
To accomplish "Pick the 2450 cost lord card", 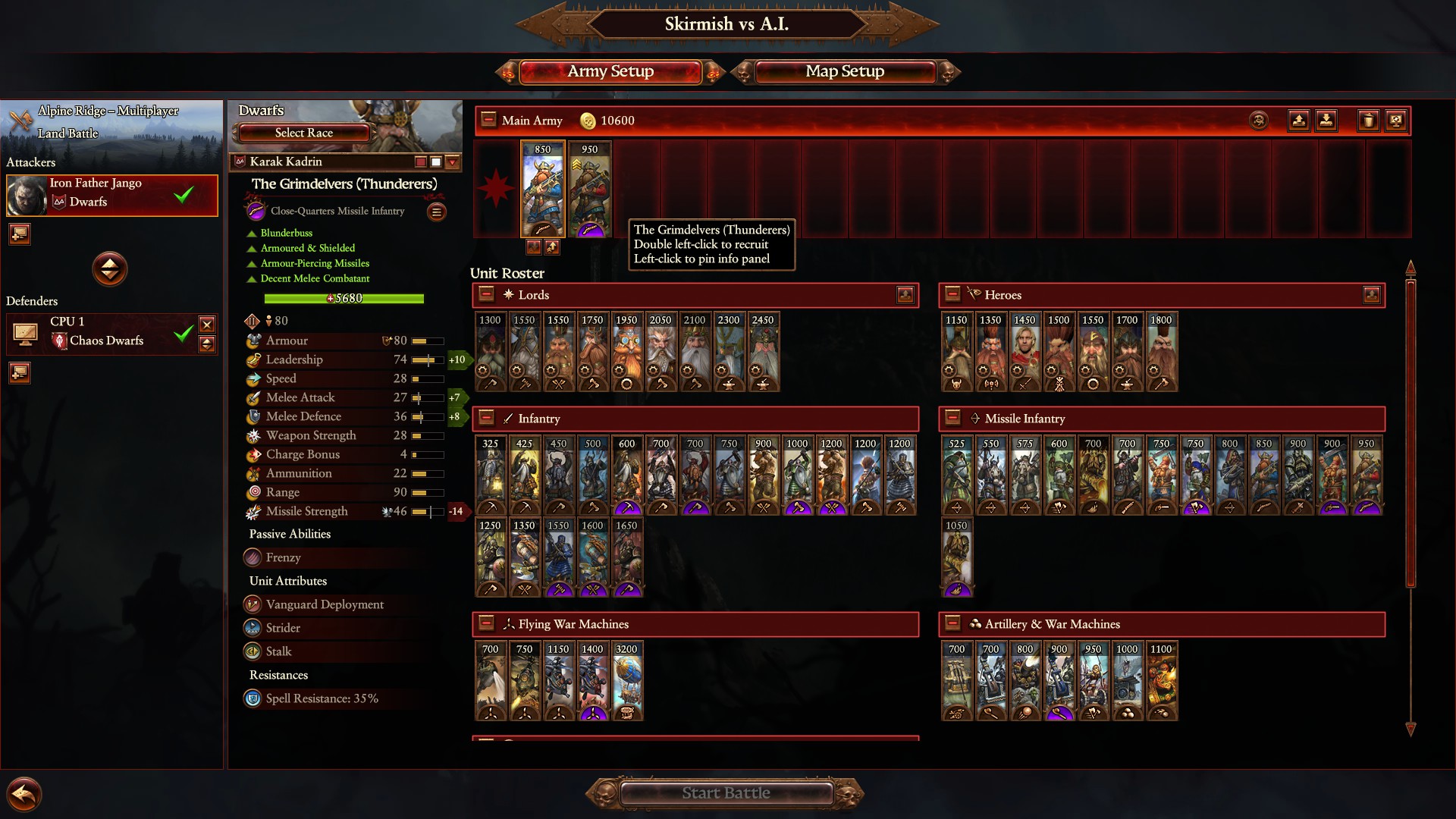I will [763, 352].
